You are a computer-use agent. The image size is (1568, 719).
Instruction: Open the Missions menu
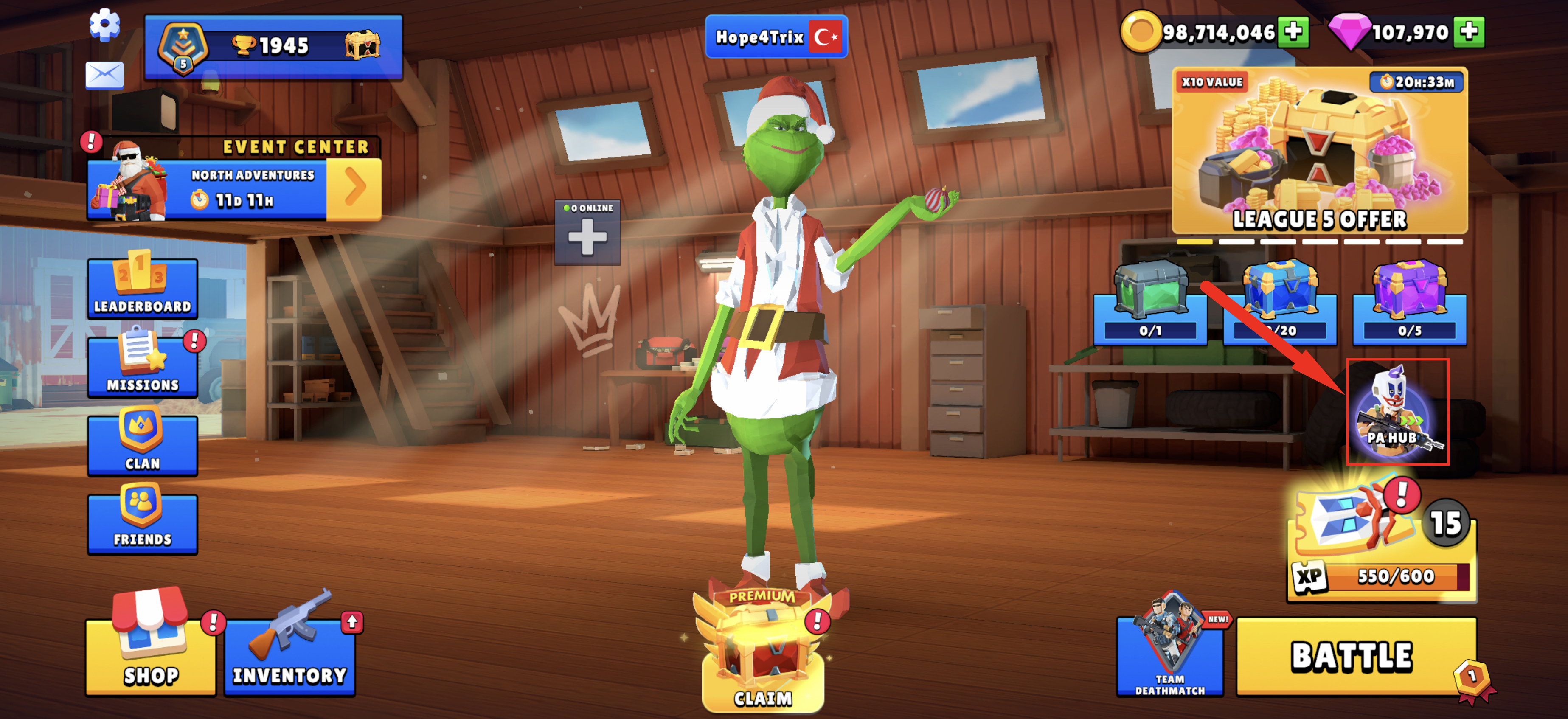click(143, 366)
